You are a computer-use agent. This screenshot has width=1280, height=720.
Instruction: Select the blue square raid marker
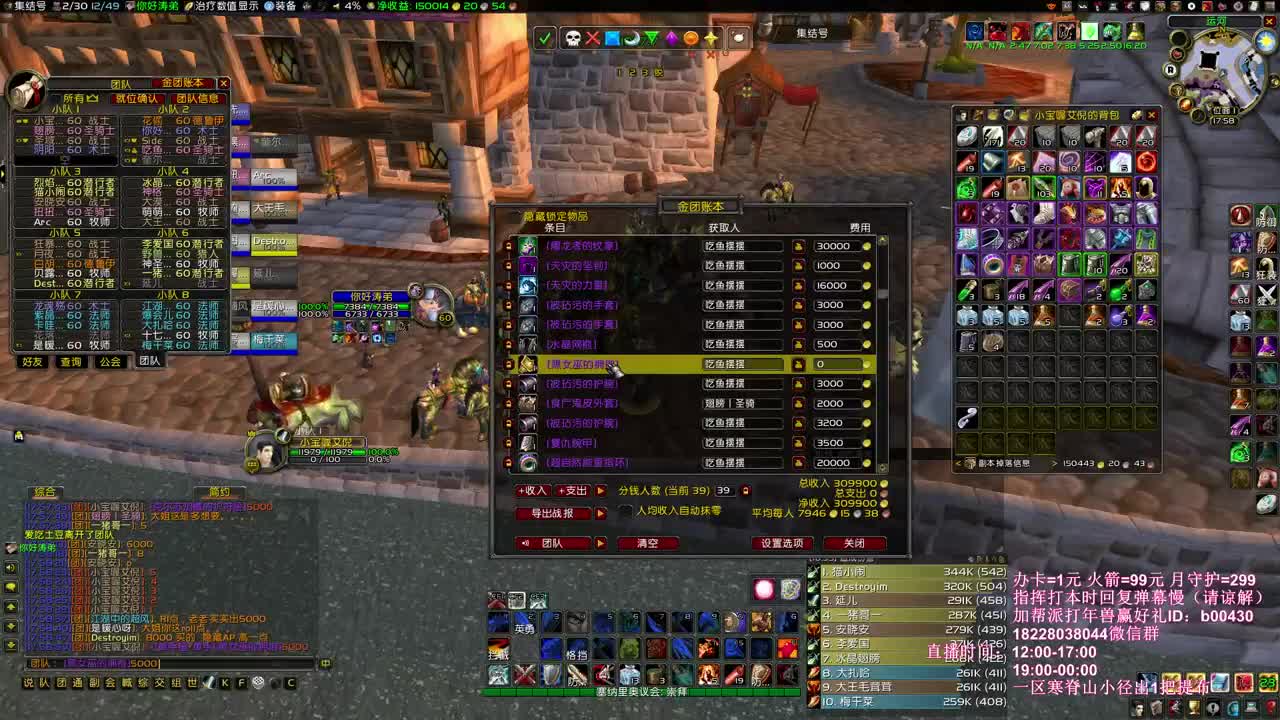tap(613, 38)
